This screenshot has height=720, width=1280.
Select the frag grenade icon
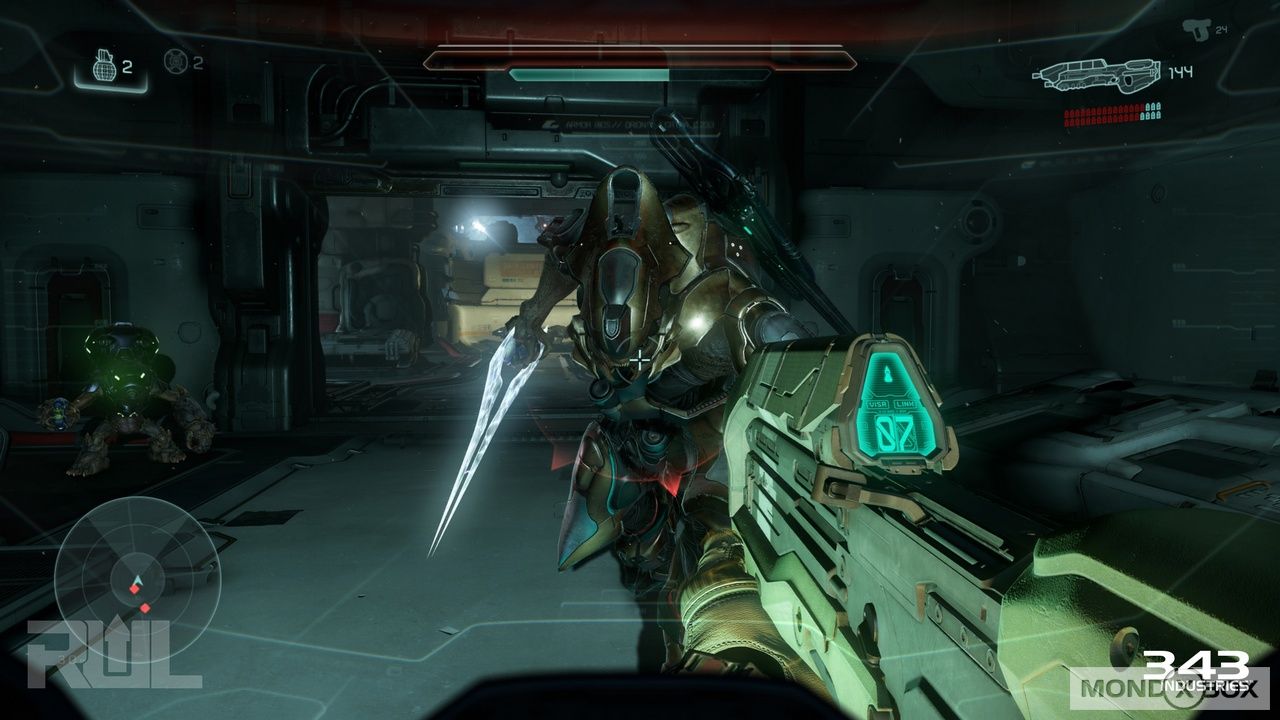101,68
